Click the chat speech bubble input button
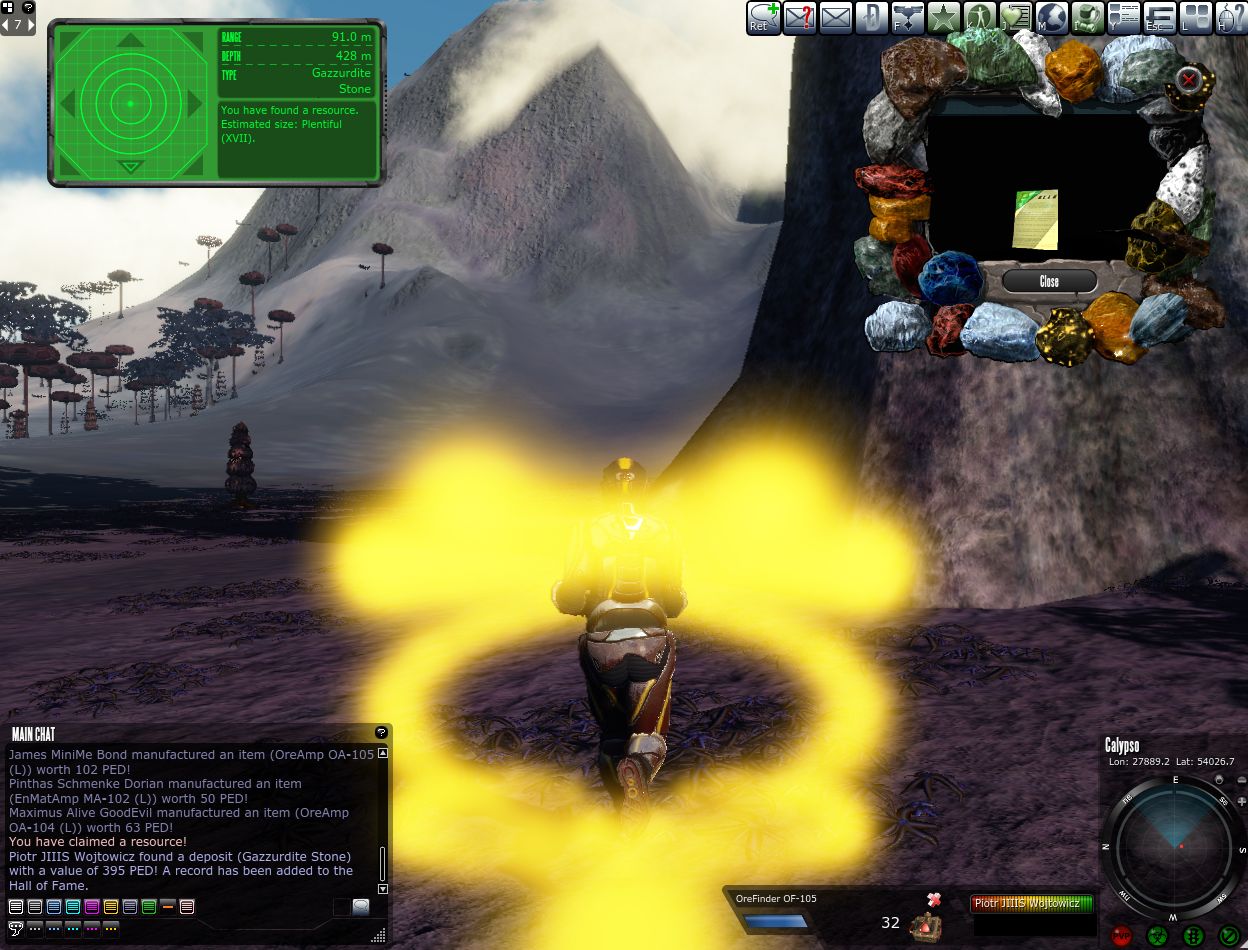 [x=360, y=907]
